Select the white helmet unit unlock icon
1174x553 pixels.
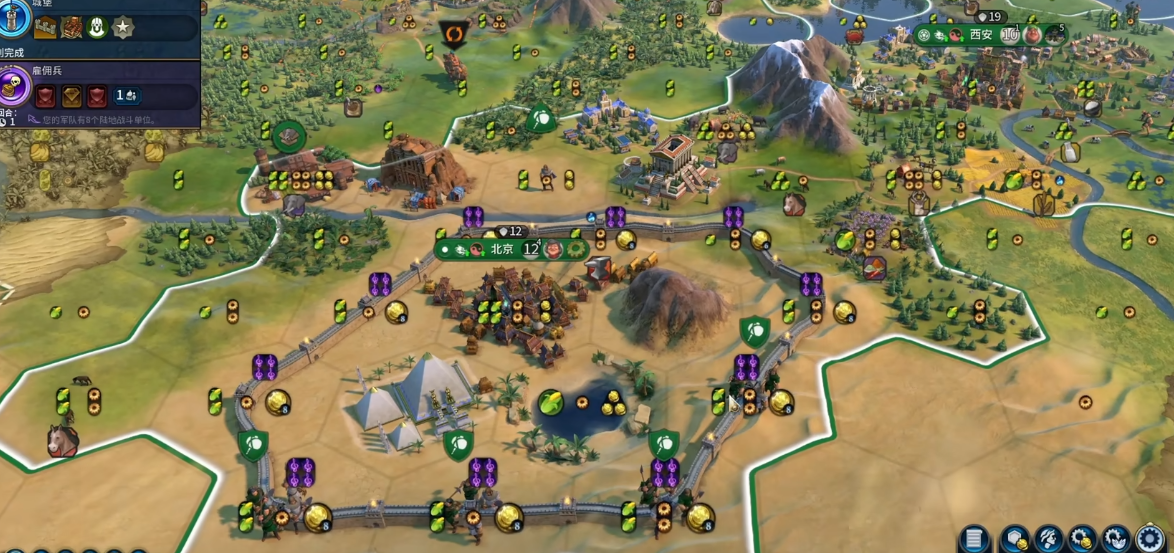click(x=97, y=27)
